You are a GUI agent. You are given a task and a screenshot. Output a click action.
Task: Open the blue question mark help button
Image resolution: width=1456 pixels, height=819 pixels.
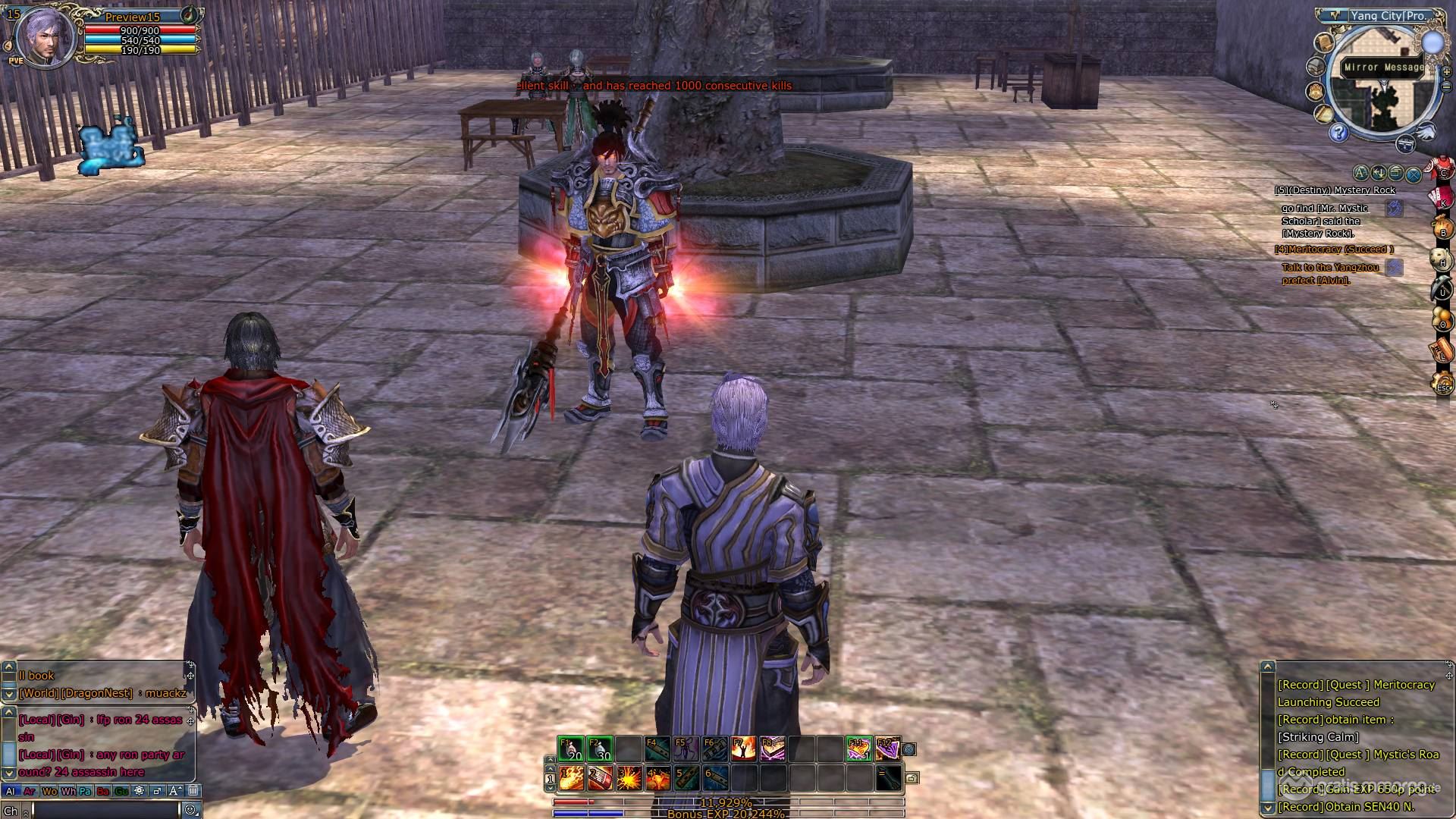tap(1338, 133)
